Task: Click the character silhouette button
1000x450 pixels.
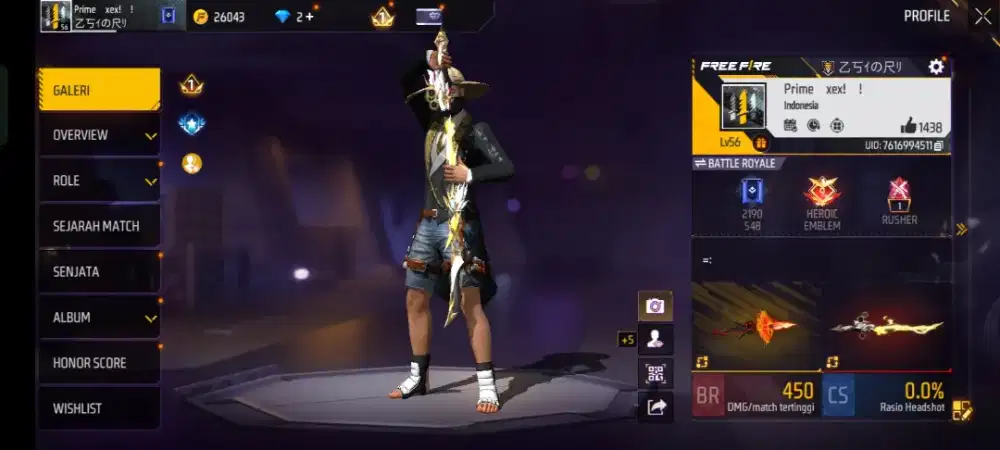Action: [x=655, y=339]
